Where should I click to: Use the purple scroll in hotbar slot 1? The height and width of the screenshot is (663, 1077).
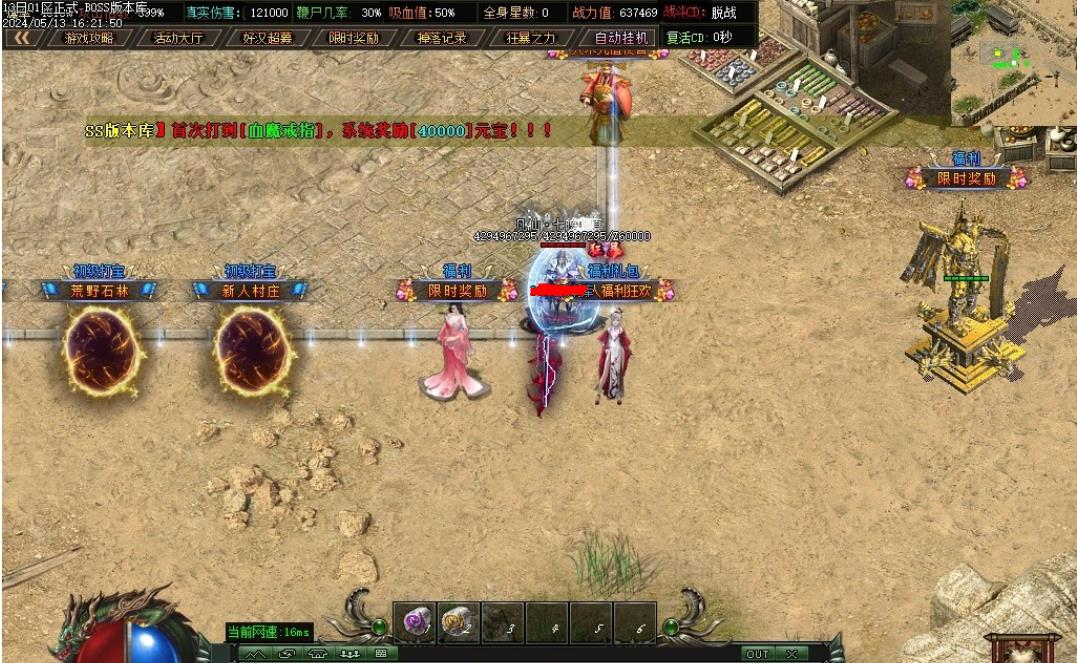tap(414, 622)
